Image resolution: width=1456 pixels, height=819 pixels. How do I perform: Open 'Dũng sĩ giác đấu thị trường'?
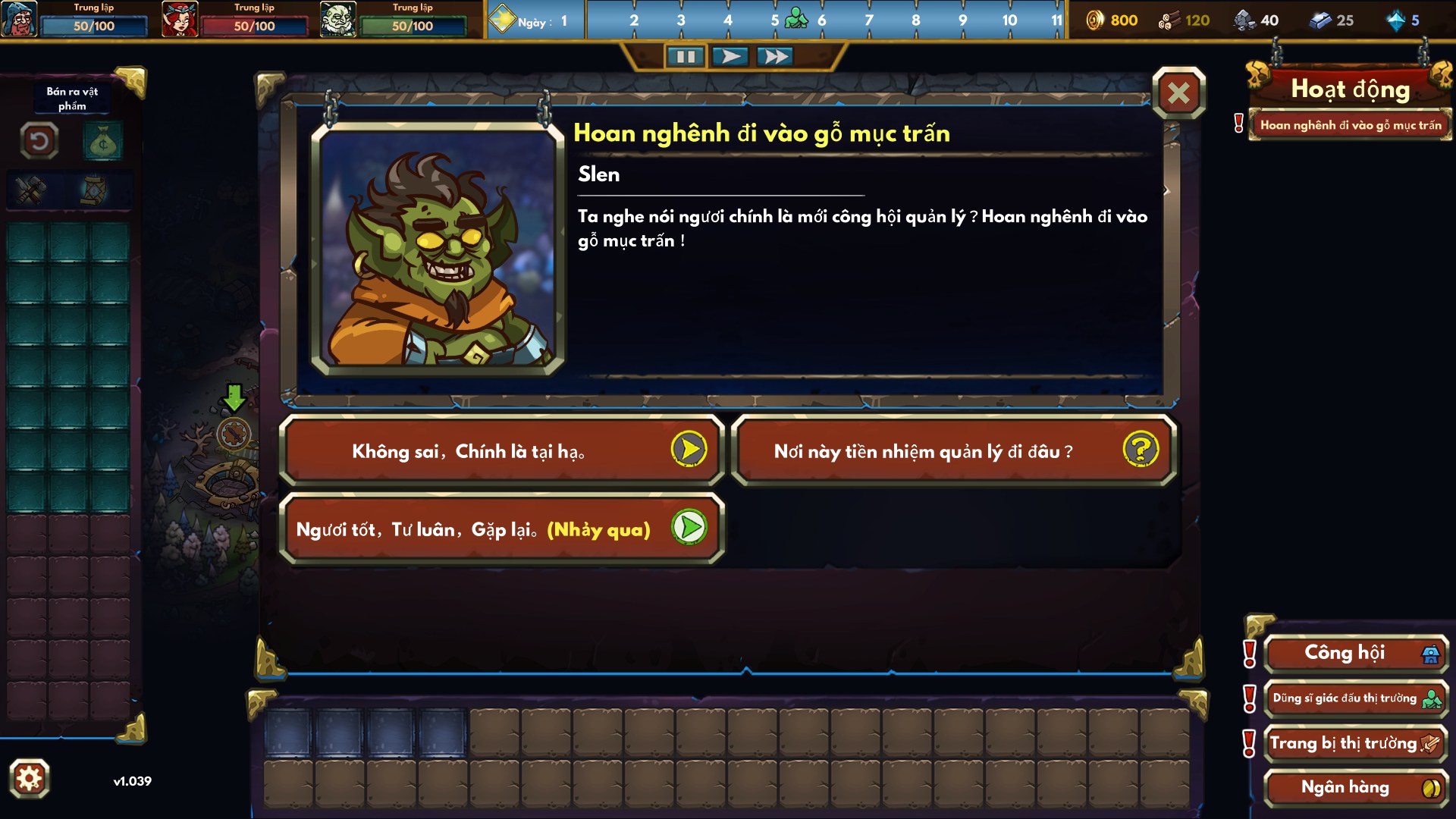tap(1355, 698)
